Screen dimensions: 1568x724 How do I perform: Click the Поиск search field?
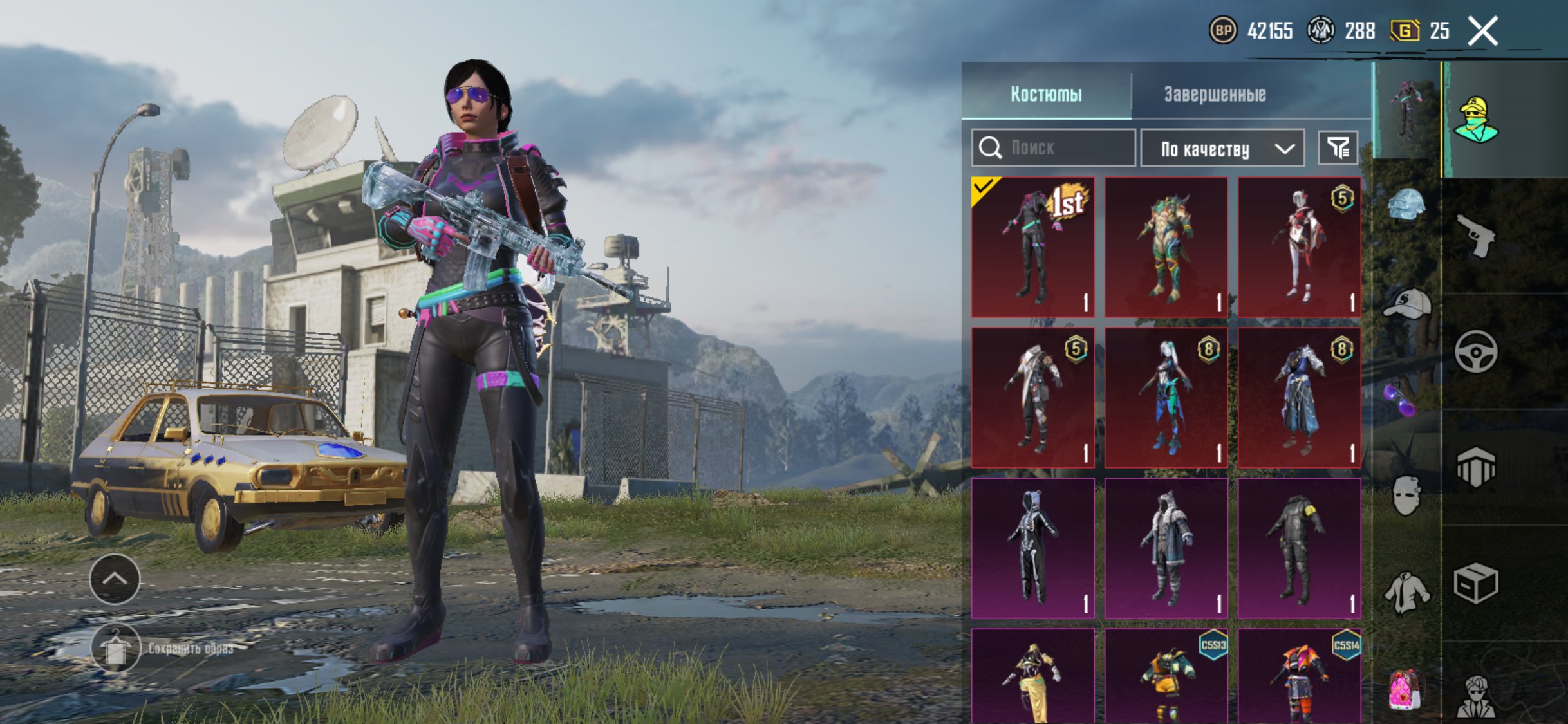(1054, 148)
